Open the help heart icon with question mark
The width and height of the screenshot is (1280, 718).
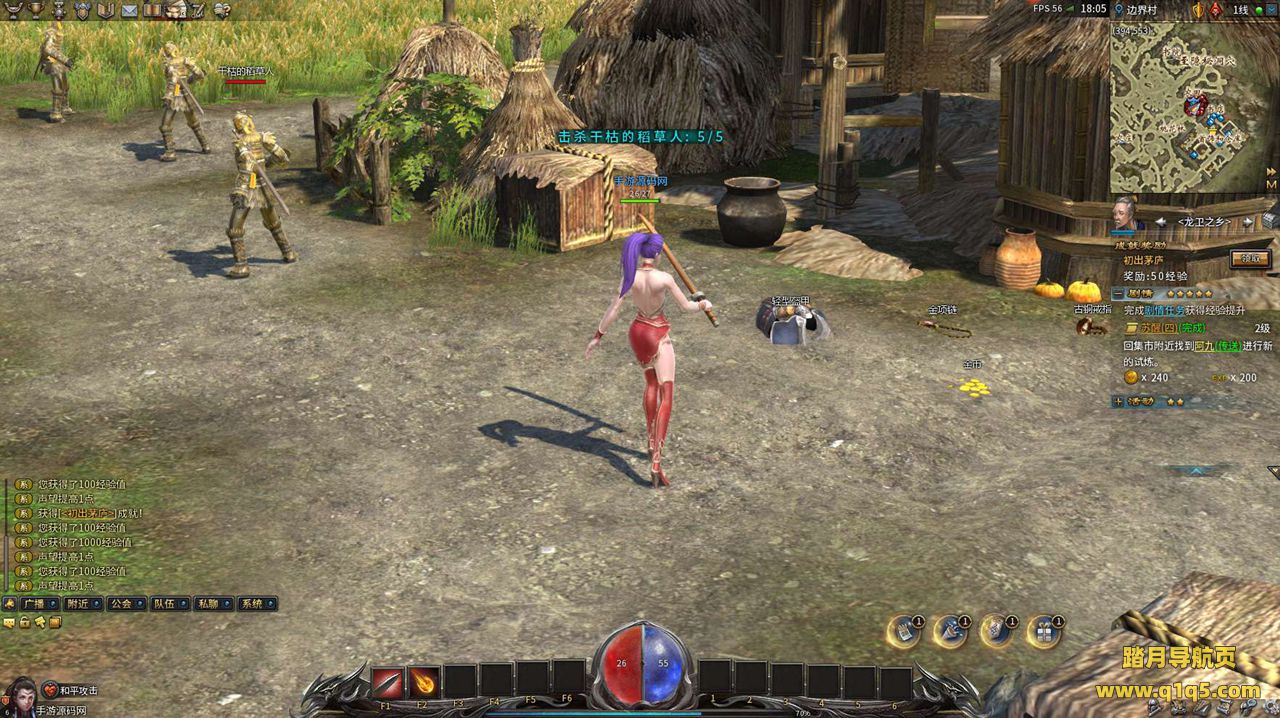221,10
